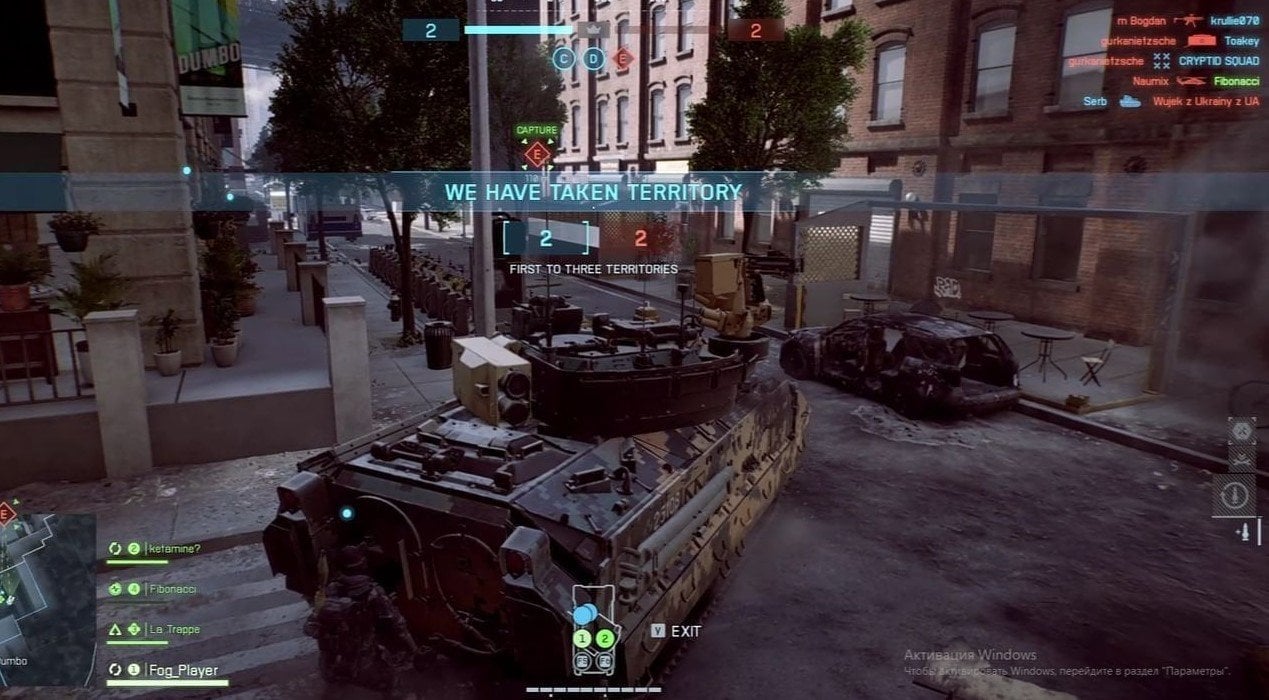Click the E capture point marker
This screenshot has width=1269, height=700.
537,154
